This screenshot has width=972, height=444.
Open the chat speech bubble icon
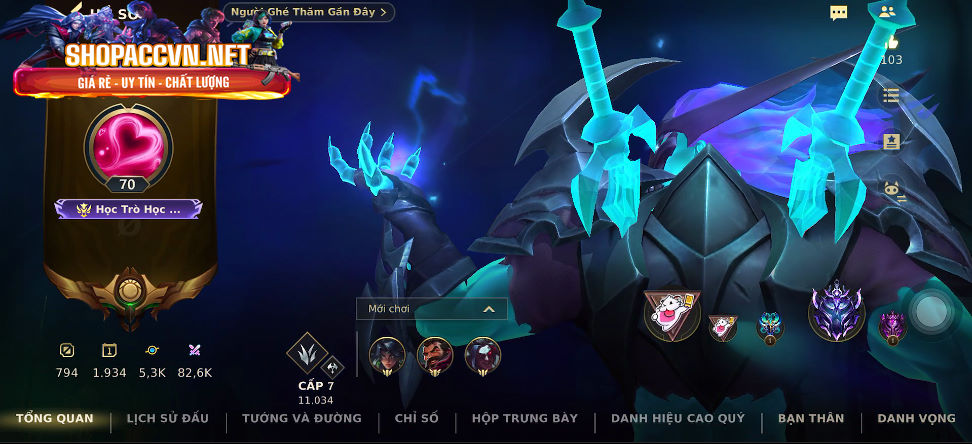839,13
